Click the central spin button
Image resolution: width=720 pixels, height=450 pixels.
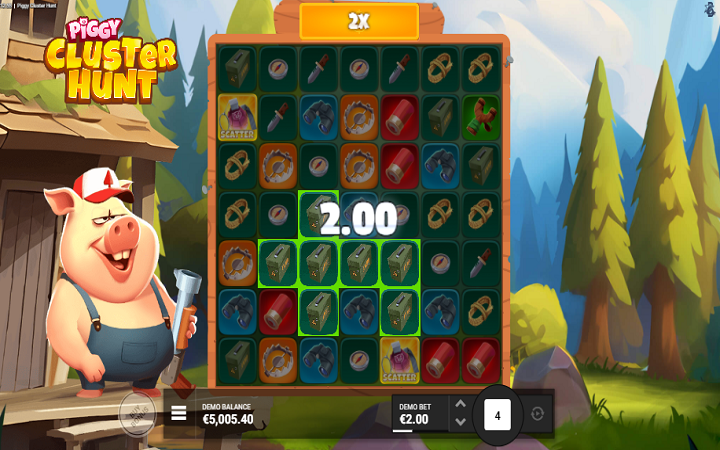tap(497, 413)
